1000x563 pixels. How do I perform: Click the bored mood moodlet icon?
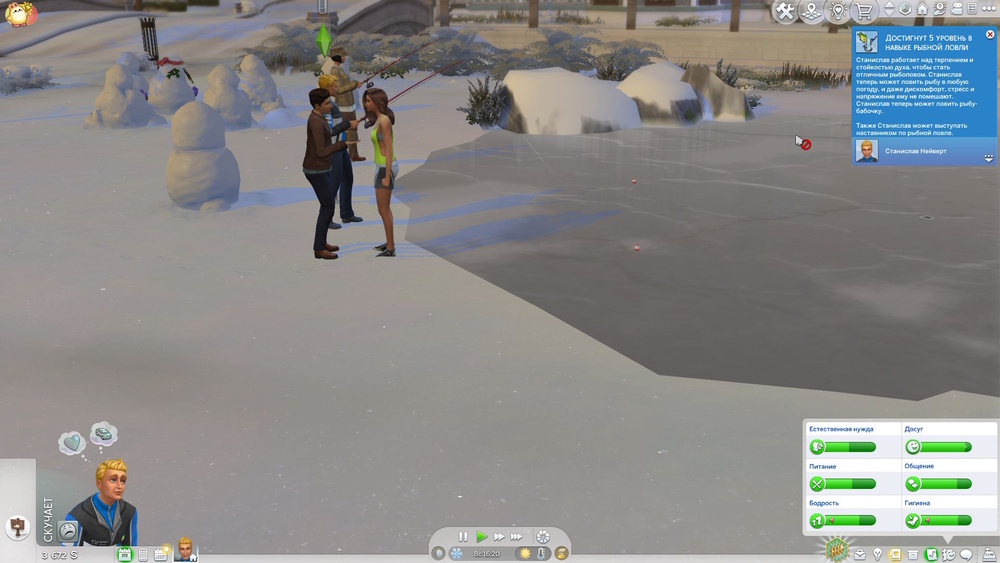coord(68,530)
